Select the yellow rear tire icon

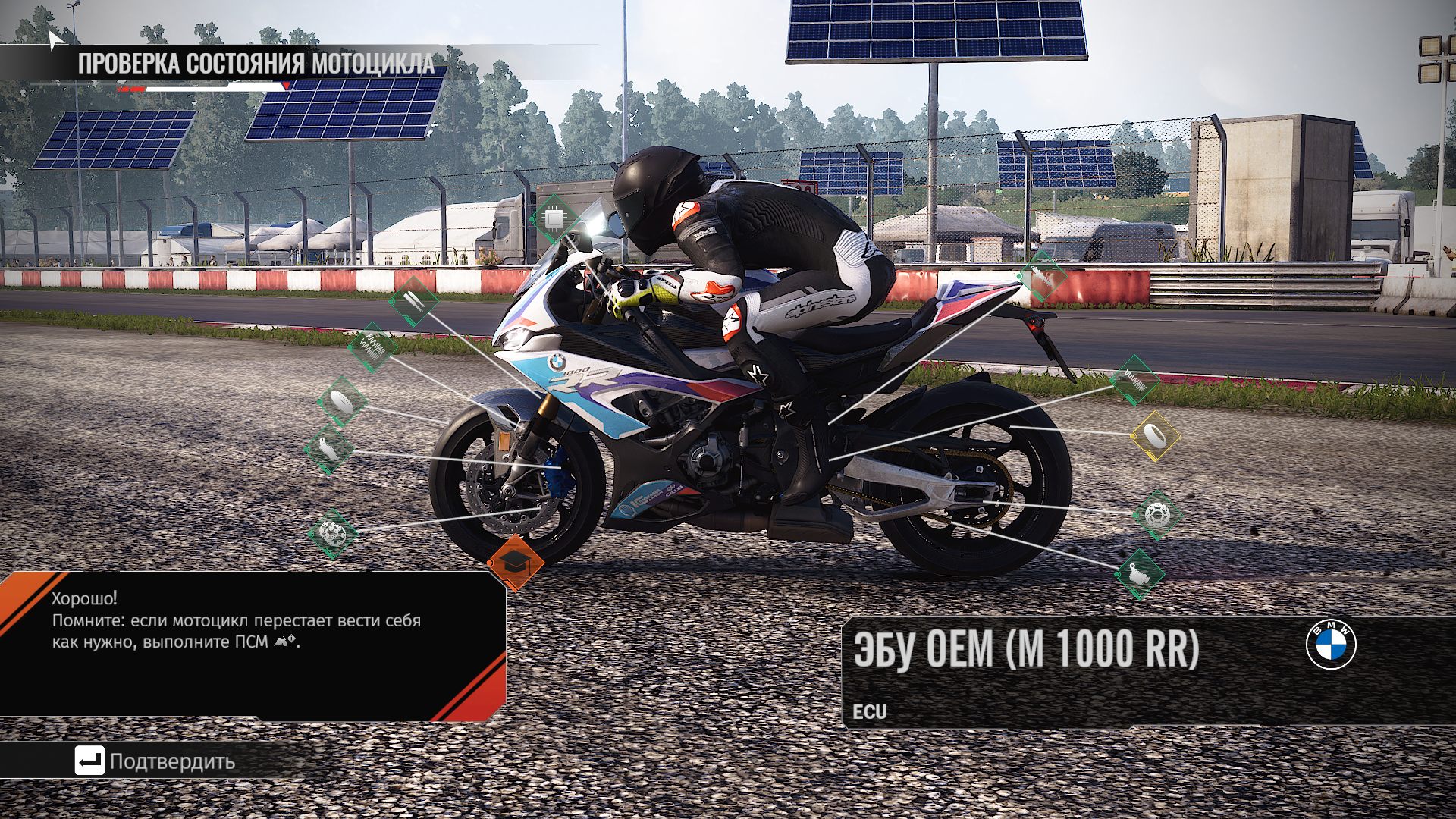click(1155, 436)
